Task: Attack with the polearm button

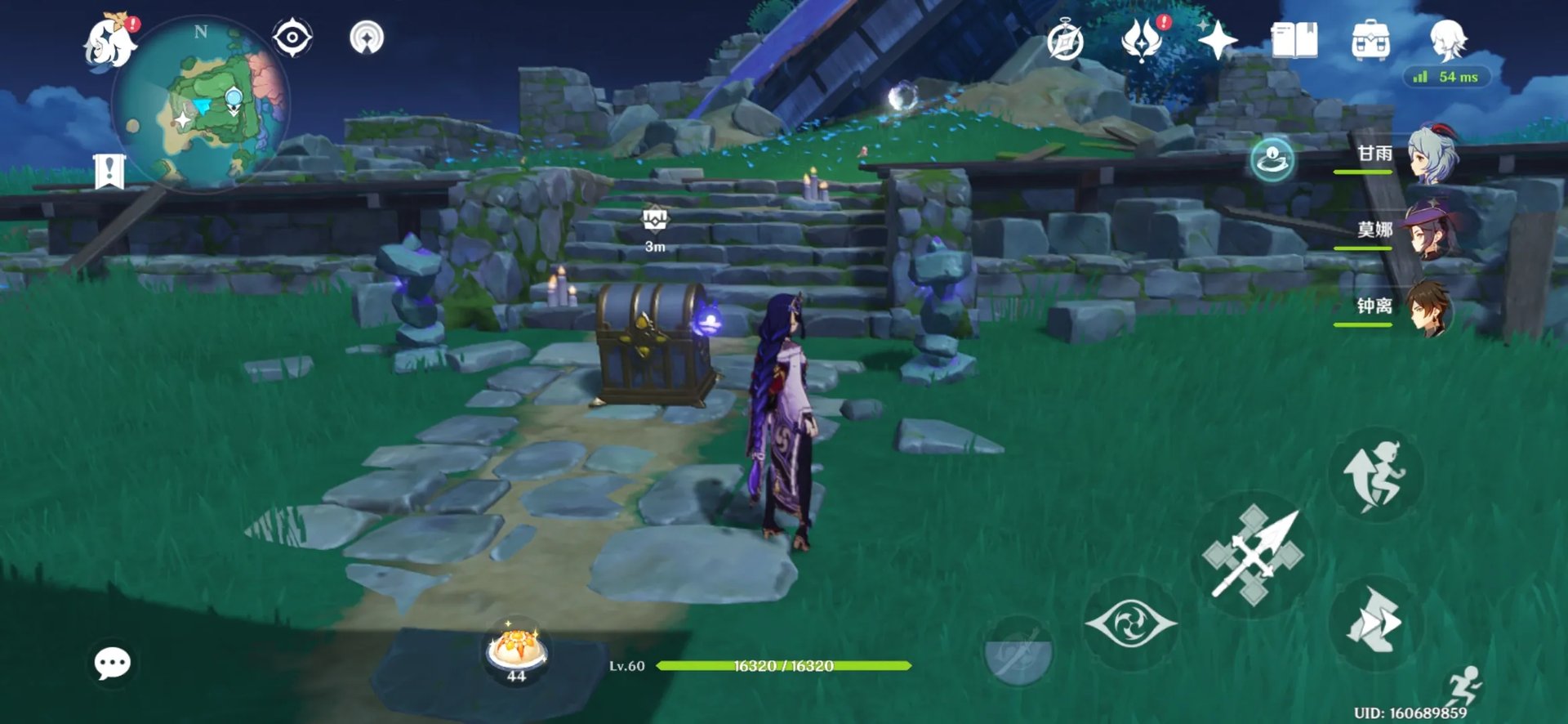Action: tap(1253, 556)
